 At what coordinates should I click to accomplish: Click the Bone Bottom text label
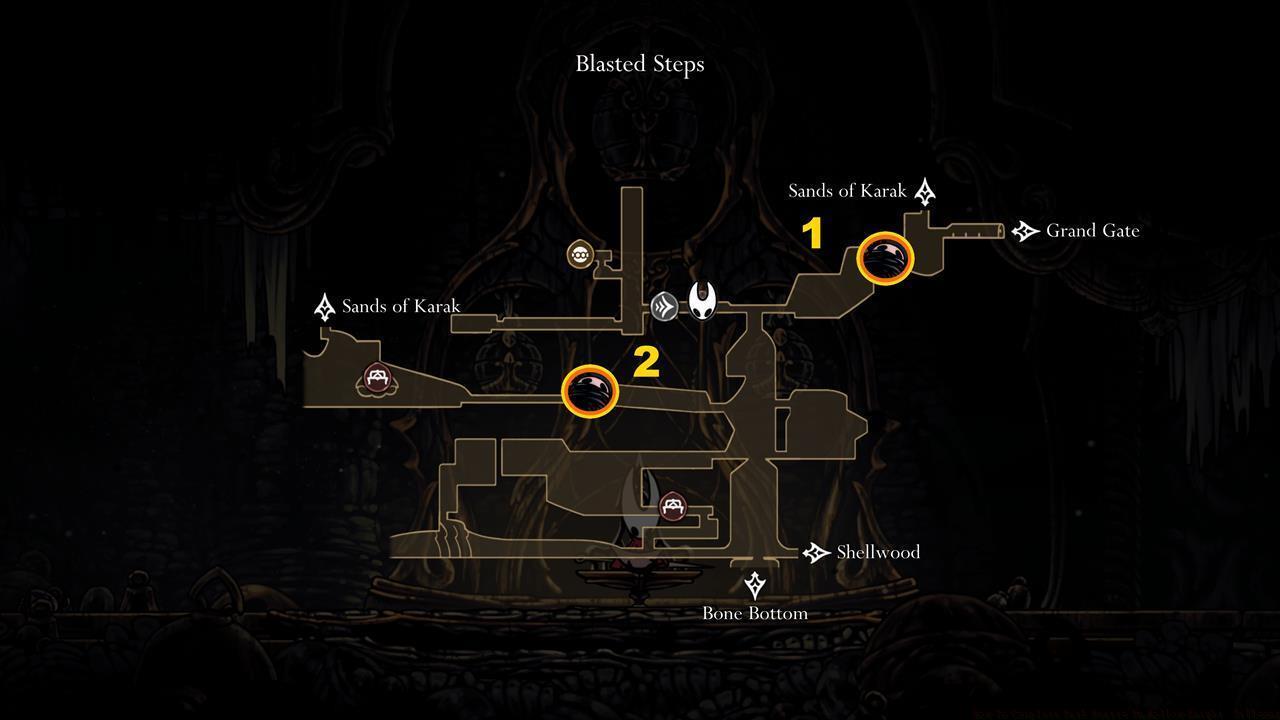pos(755,613)
